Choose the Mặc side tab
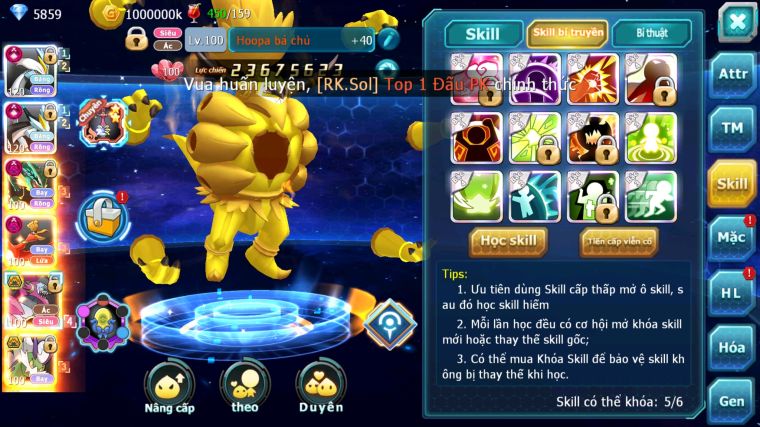 [x=732, y=238]
